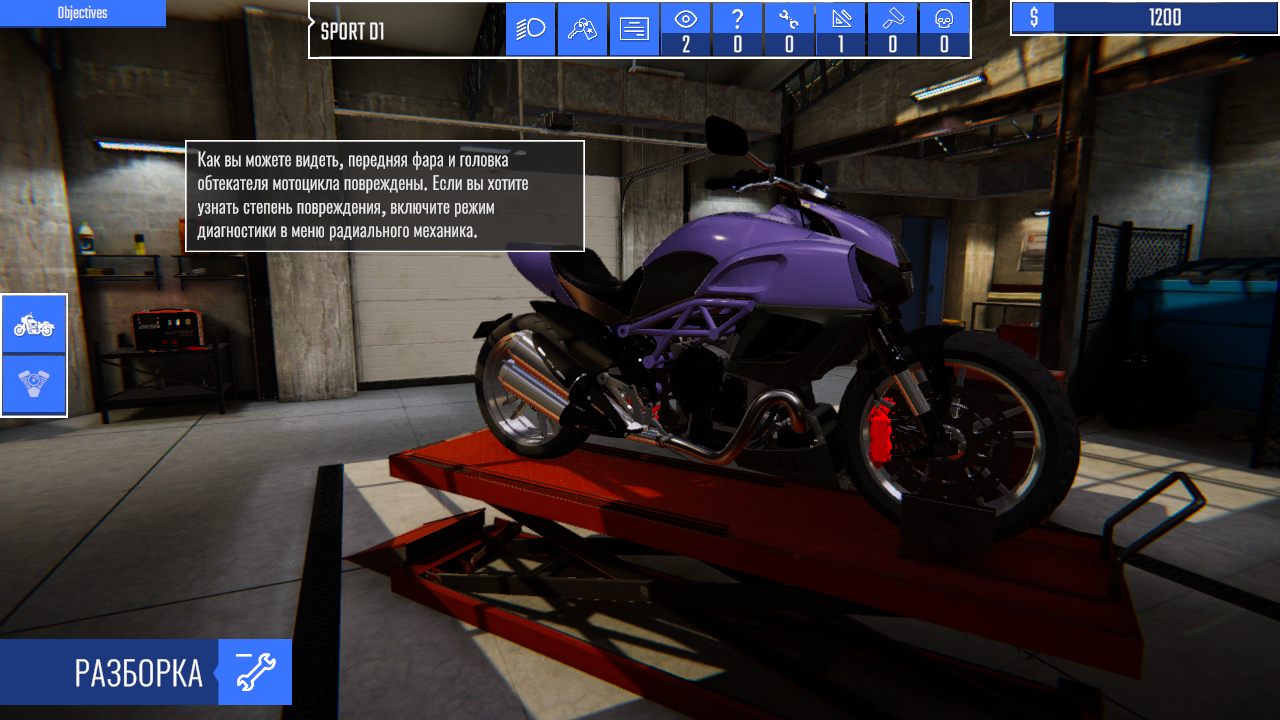Viewport: 1280px width, 720px height.
Task: Select the SPORT D1 bike label
Action: [x=350, y=30]
